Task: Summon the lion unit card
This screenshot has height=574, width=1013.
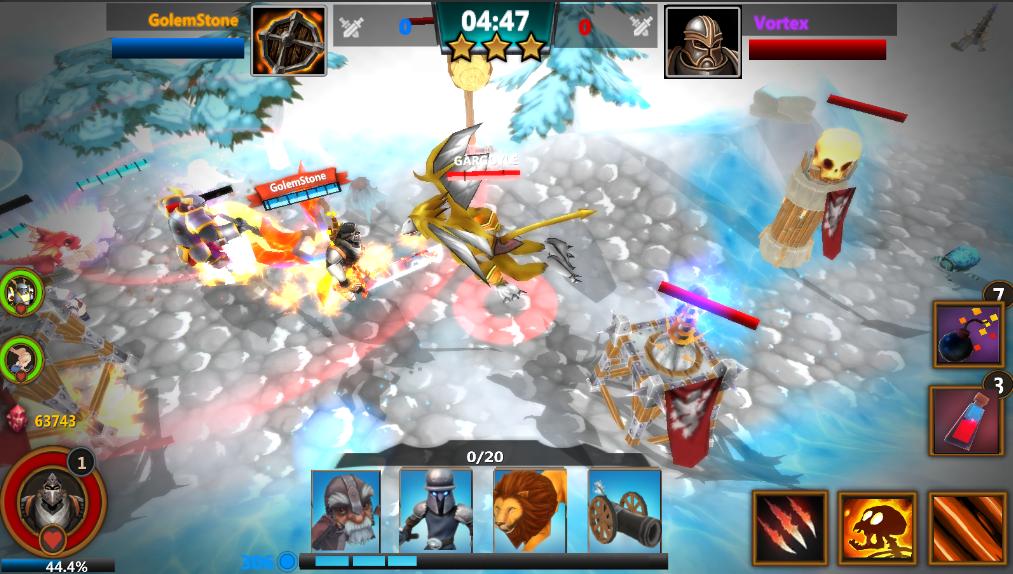Action: [x=529, y=509]
